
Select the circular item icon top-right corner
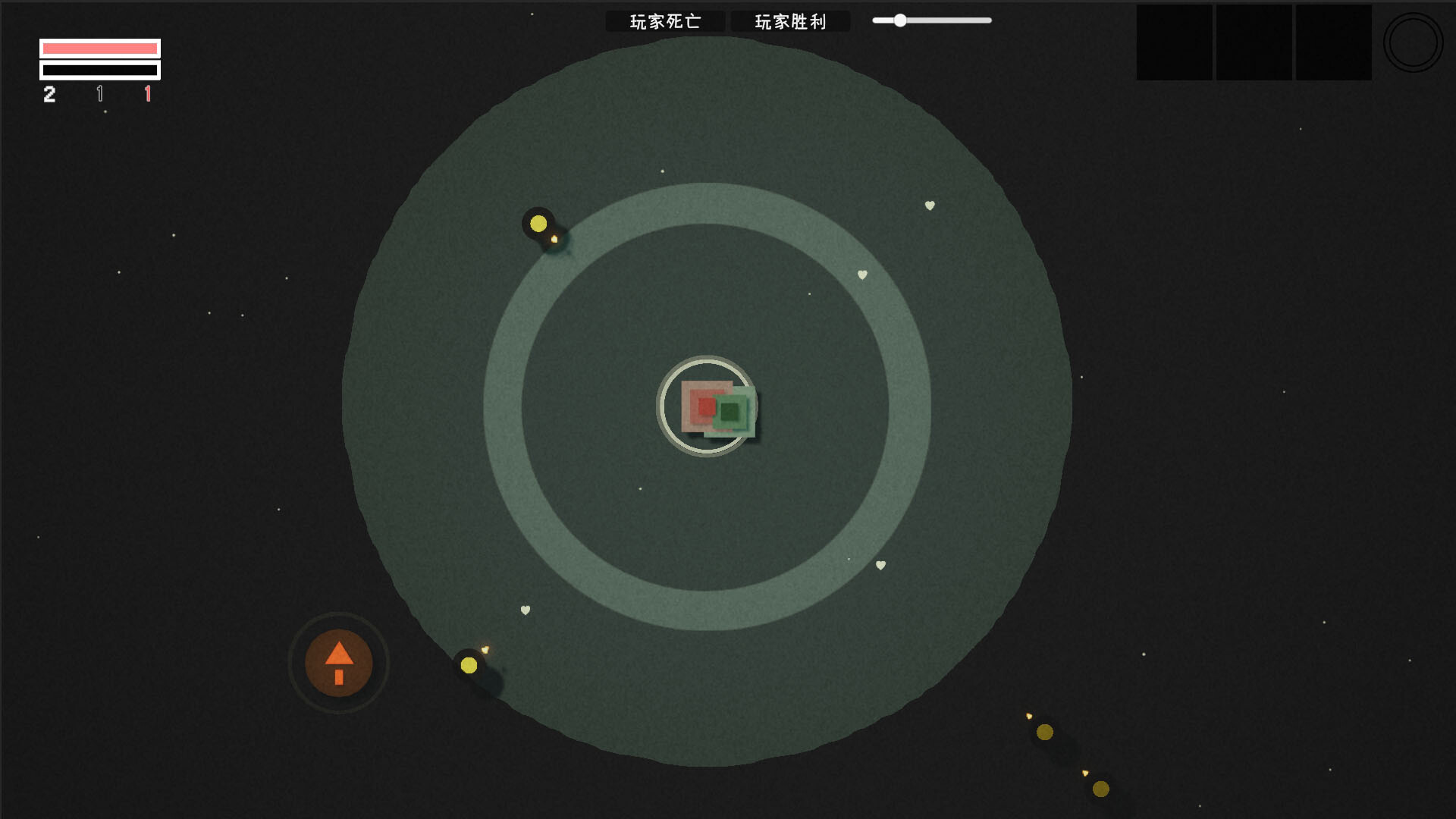coord(1413,42)
